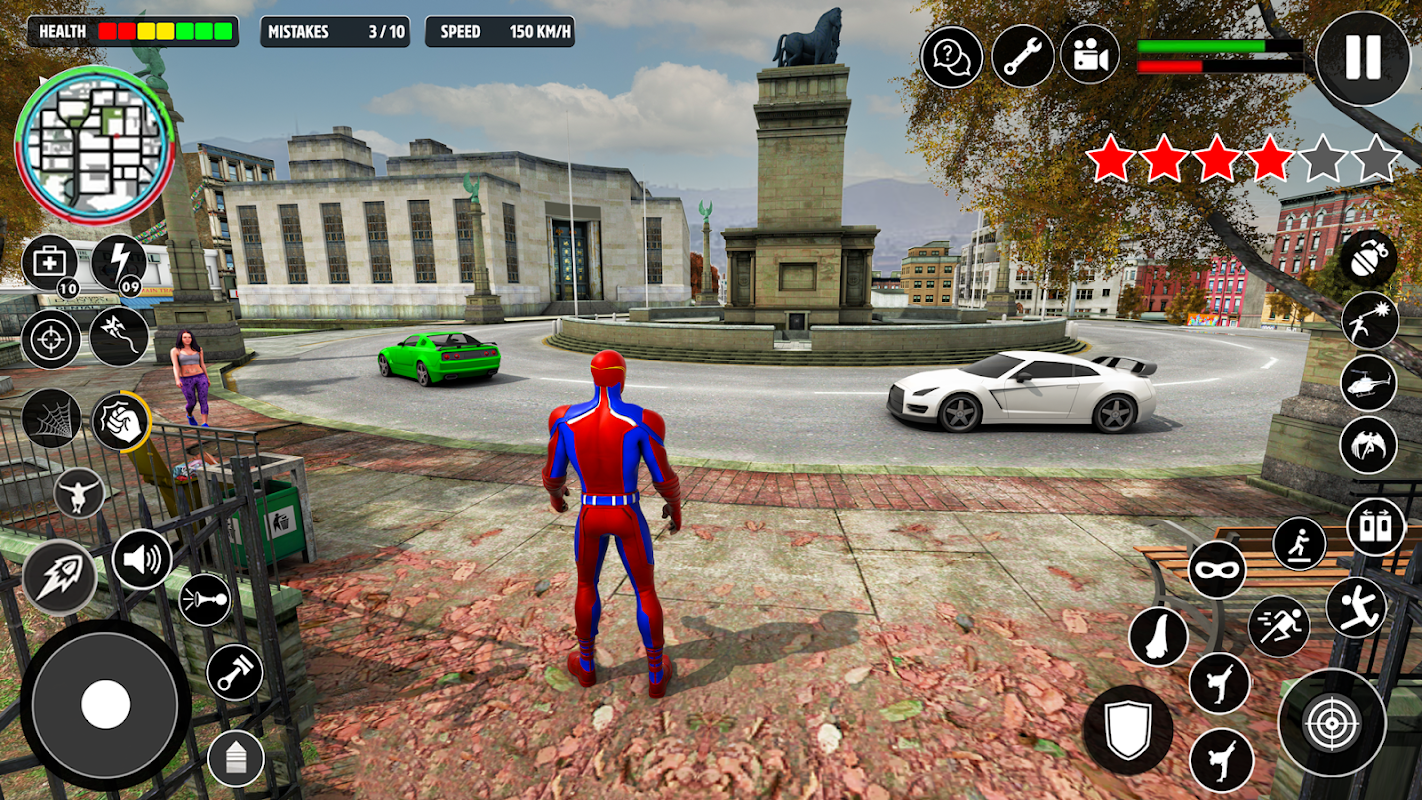Viewport: 1422px width, 800px height.
Task: Shoot the spider web ability
Action: coord(51,418)
